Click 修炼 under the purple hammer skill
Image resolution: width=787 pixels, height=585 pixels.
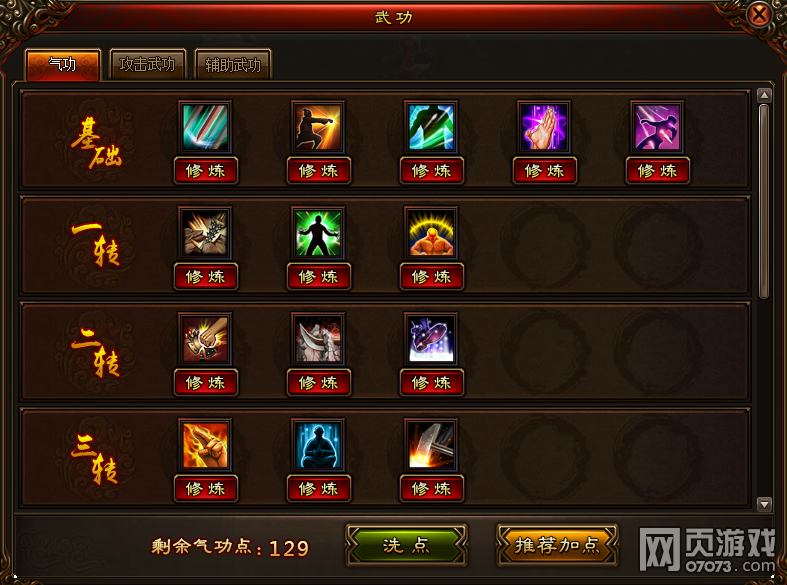pyautogui.click(x=658, y=171)
